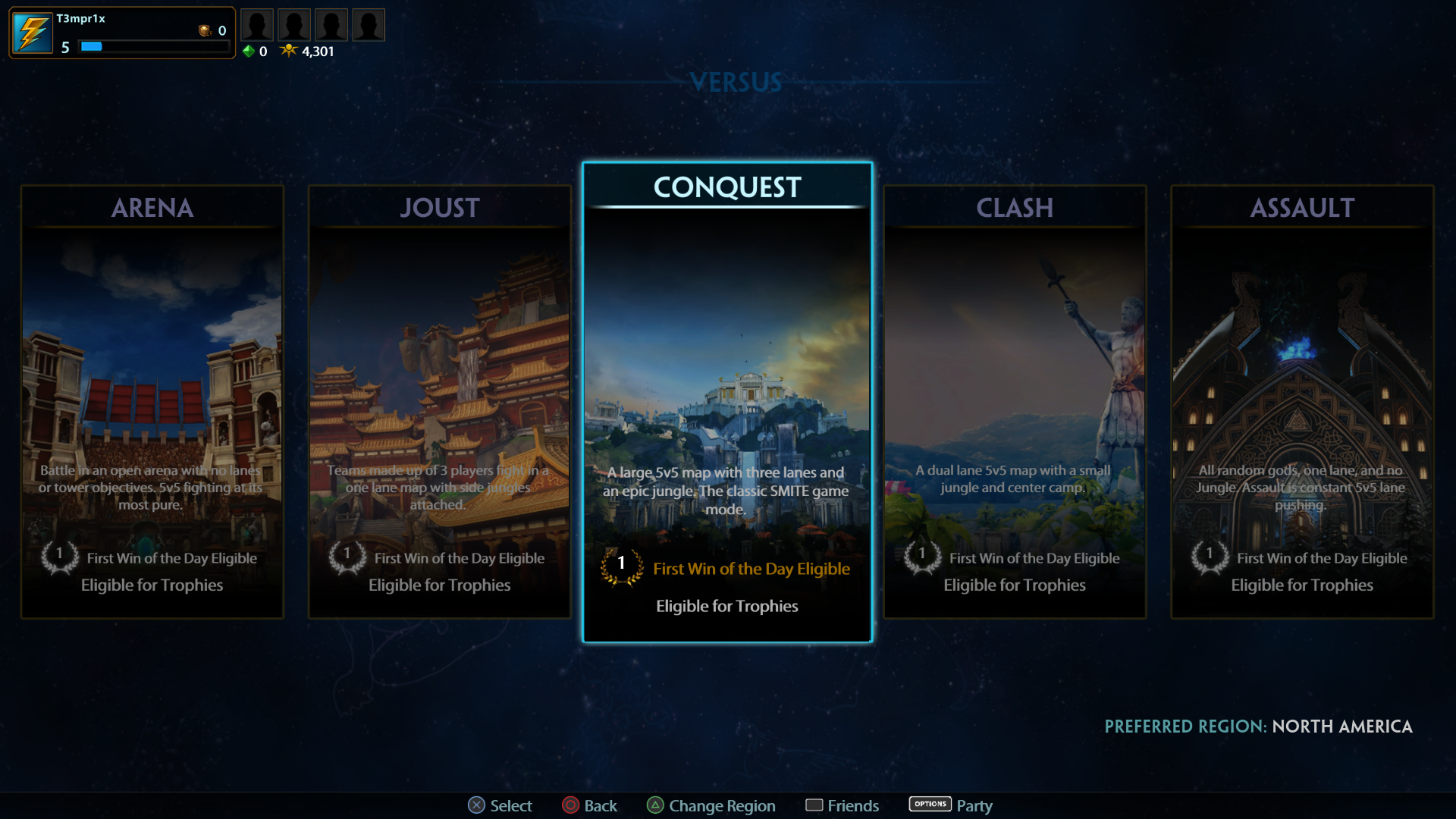Click the Select action in the bottom bar

500,805
